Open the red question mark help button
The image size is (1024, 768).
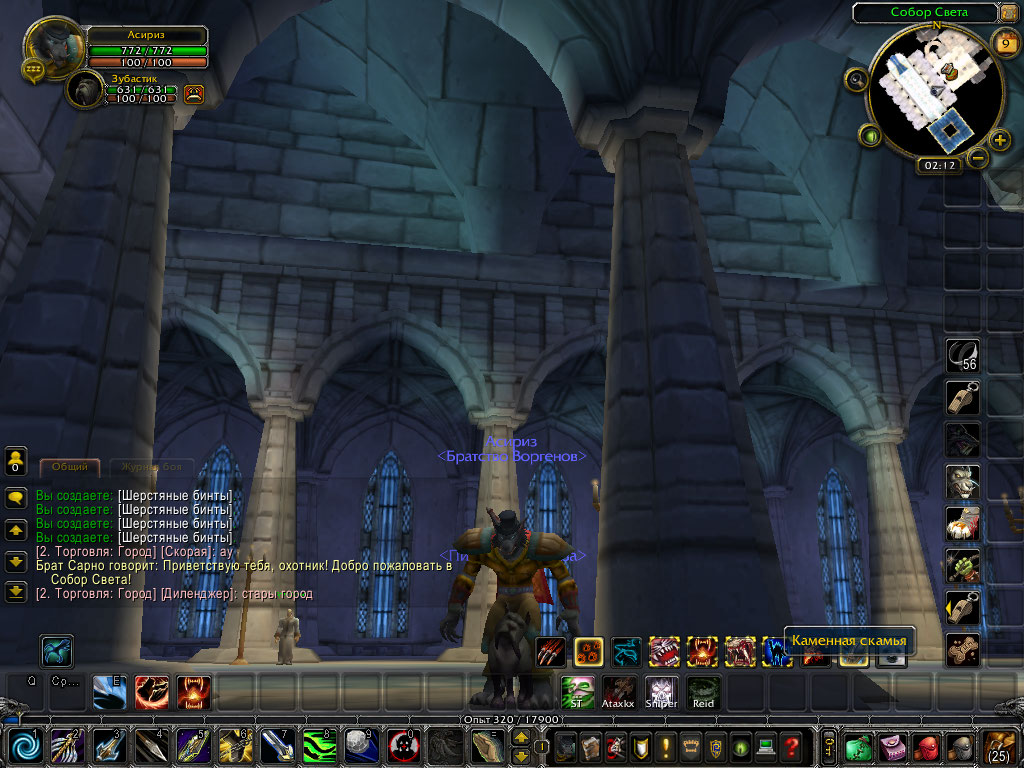(791, 746)
